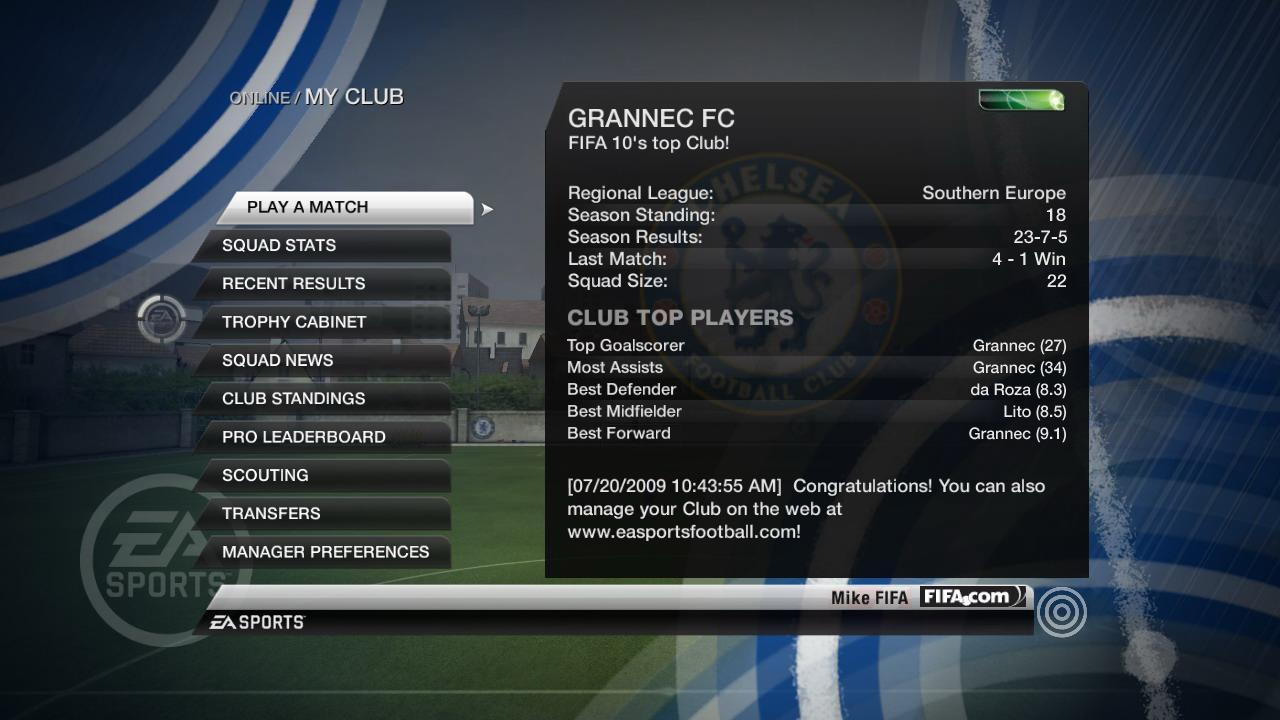The height and width of the screenshot is (720, 1280).
Task: Select the target rings icon bottom right
Action: (1062, 611)
